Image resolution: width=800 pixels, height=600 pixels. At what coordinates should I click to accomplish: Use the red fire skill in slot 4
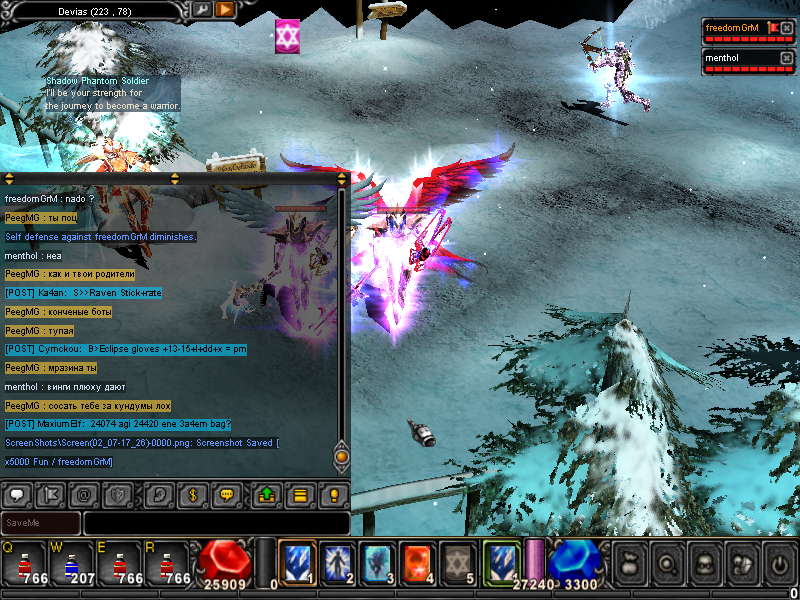click(417, 562)
